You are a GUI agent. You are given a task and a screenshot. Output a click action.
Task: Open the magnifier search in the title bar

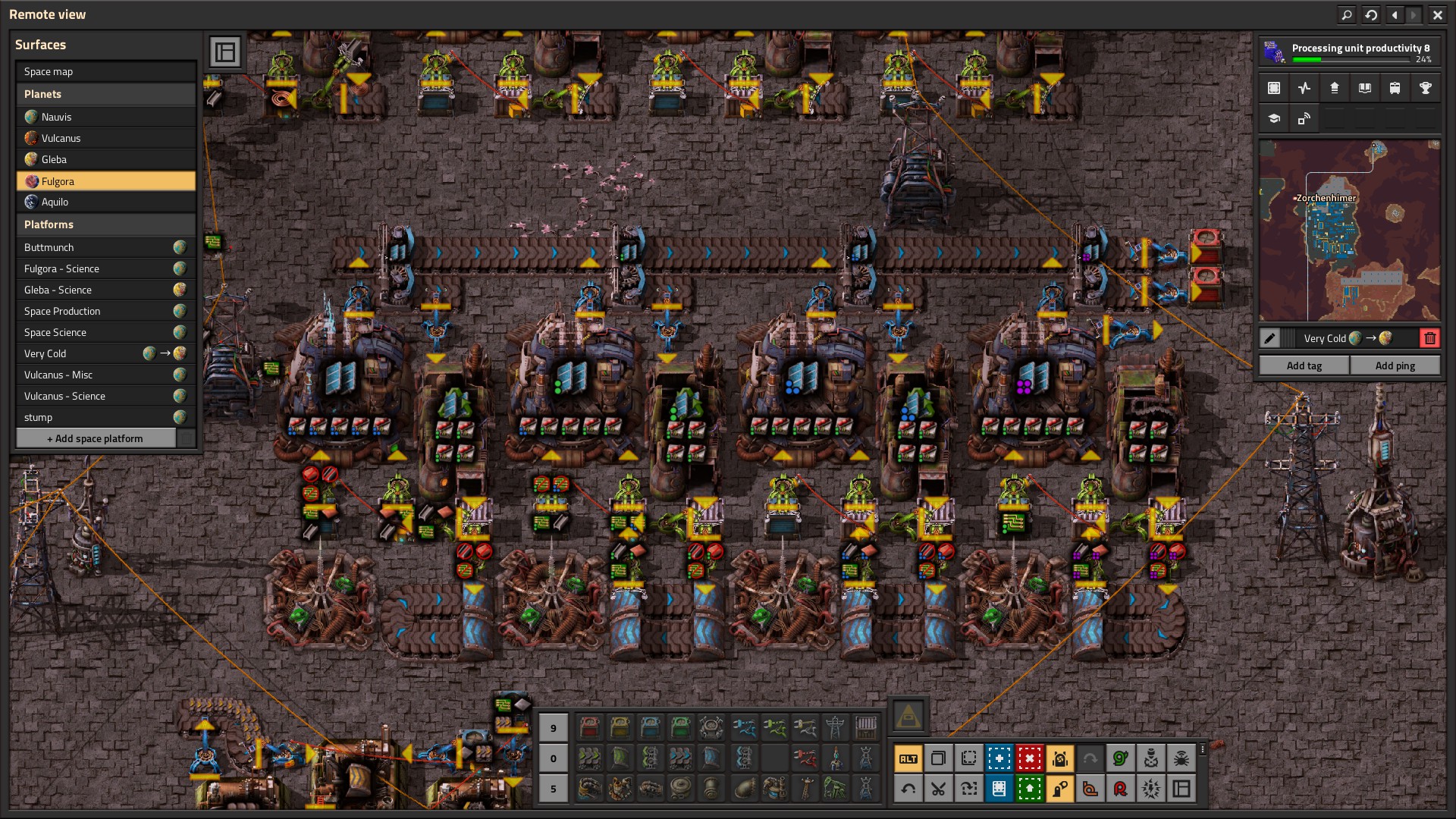(x=1347, y=14)
